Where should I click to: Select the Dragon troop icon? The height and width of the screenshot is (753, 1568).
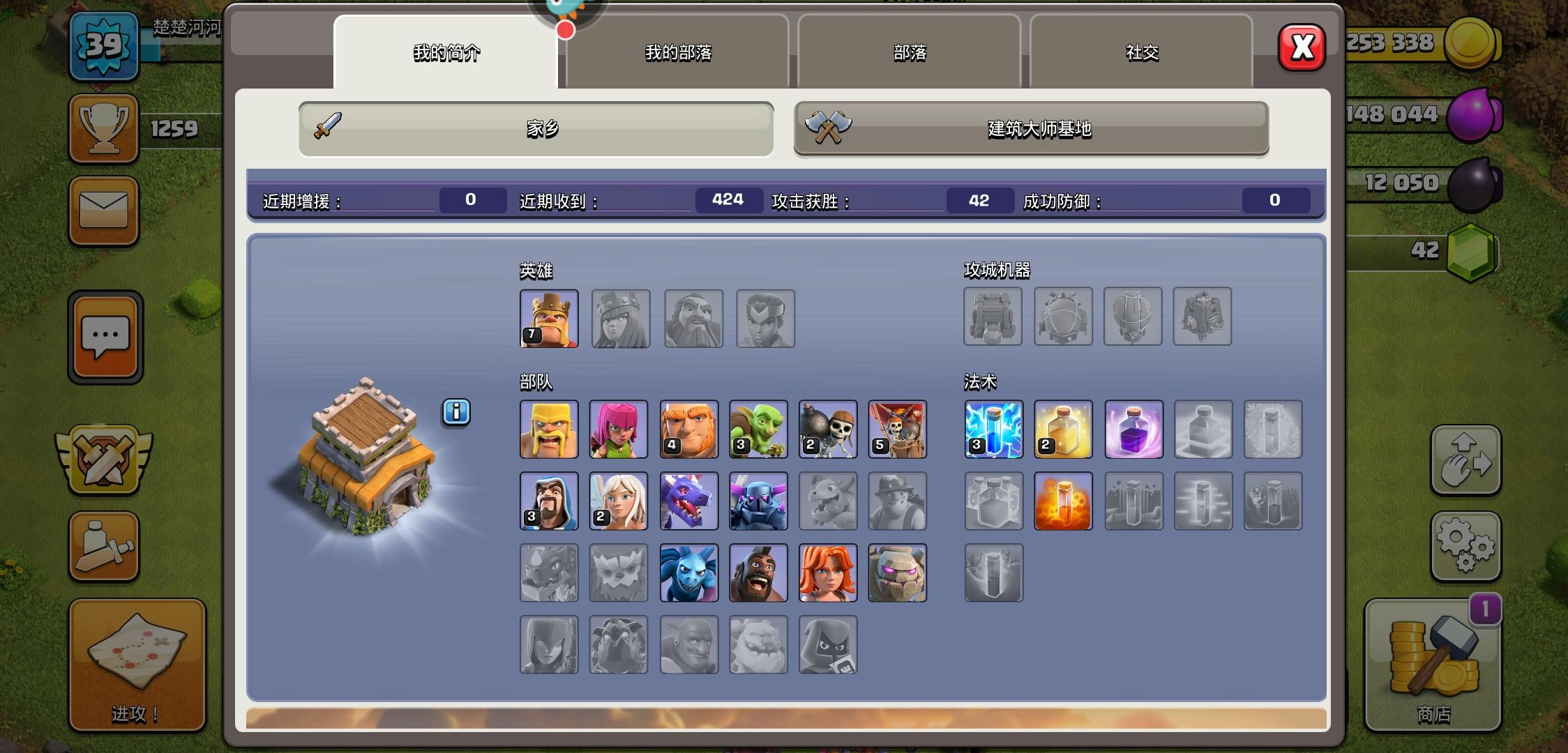tap(689, 501)
